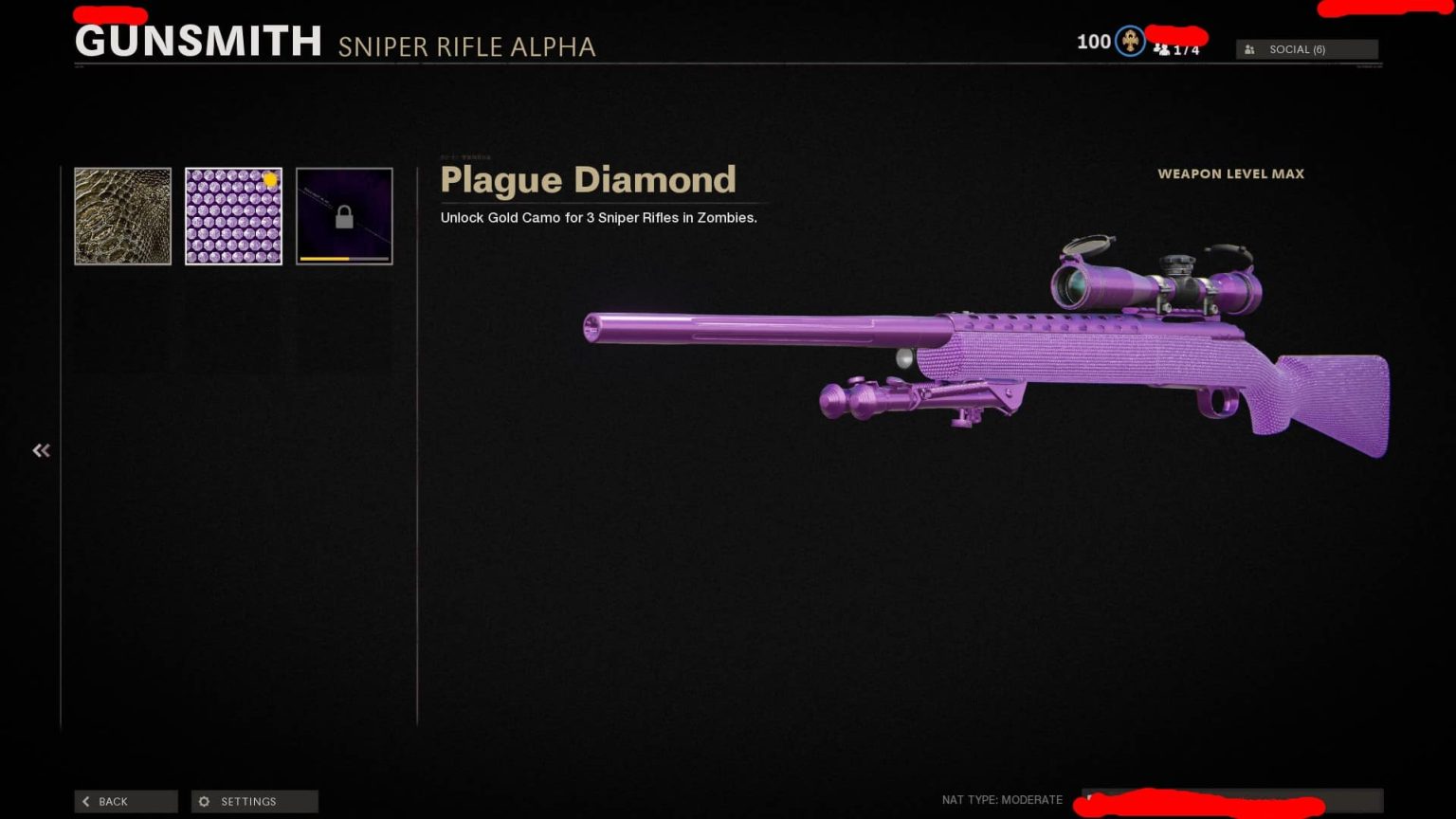
Task: Click the yellow star on the Plague Diamond thumbnail
Action: (x=270, y=179)
